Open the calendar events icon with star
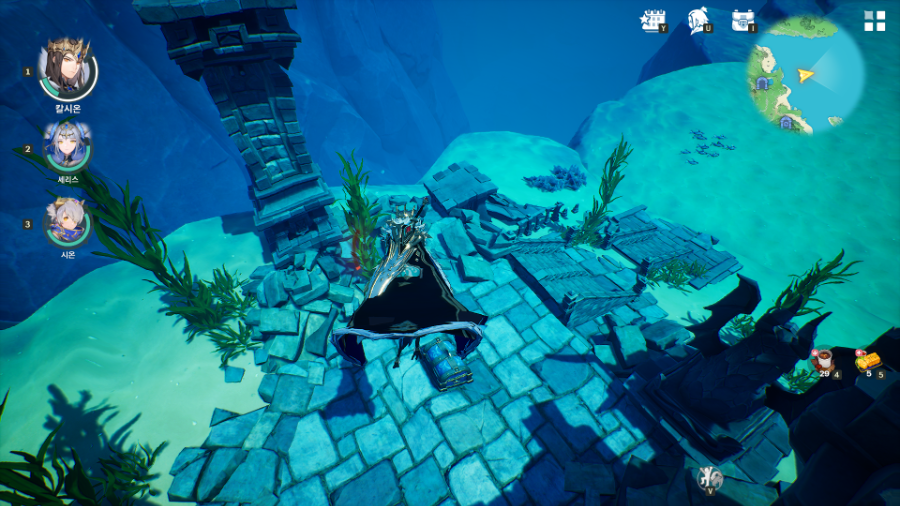The width and height of the screenshot is (900, 506). pos(653,19)
